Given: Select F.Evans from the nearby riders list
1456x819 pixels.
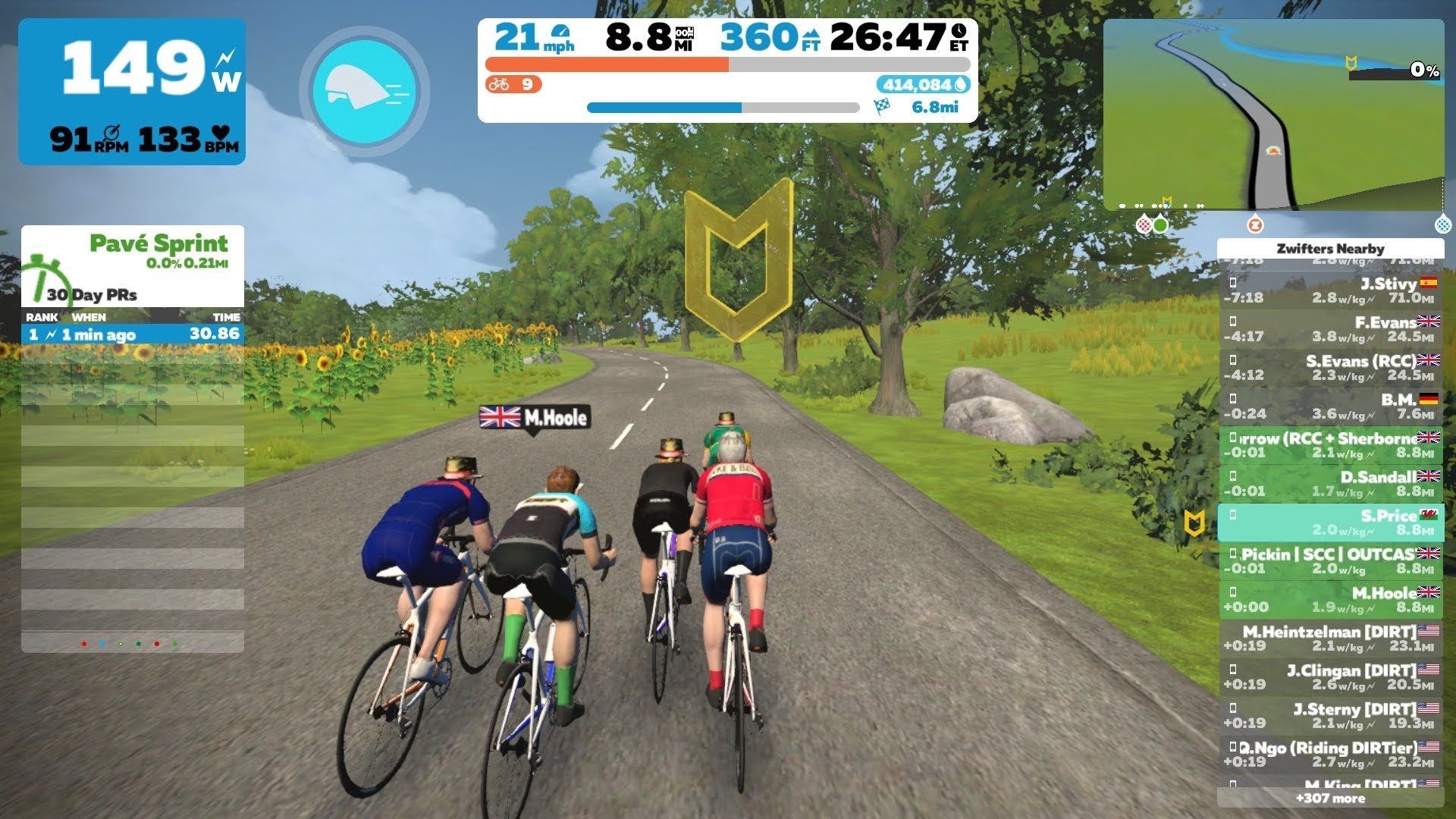Looking at the screenshot, I should point(1330,329).
